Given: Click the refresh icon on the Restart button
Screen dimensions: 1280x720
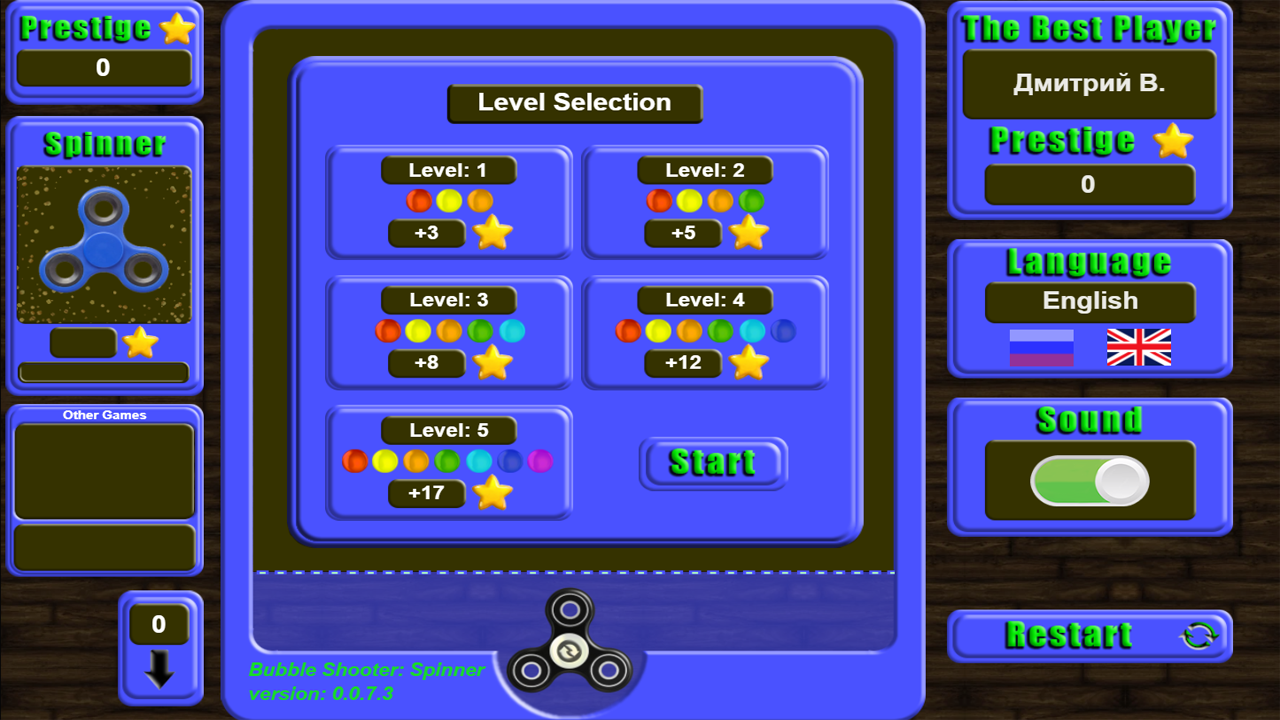Looking at the screenshot, I should click(x=1199, y=634).
